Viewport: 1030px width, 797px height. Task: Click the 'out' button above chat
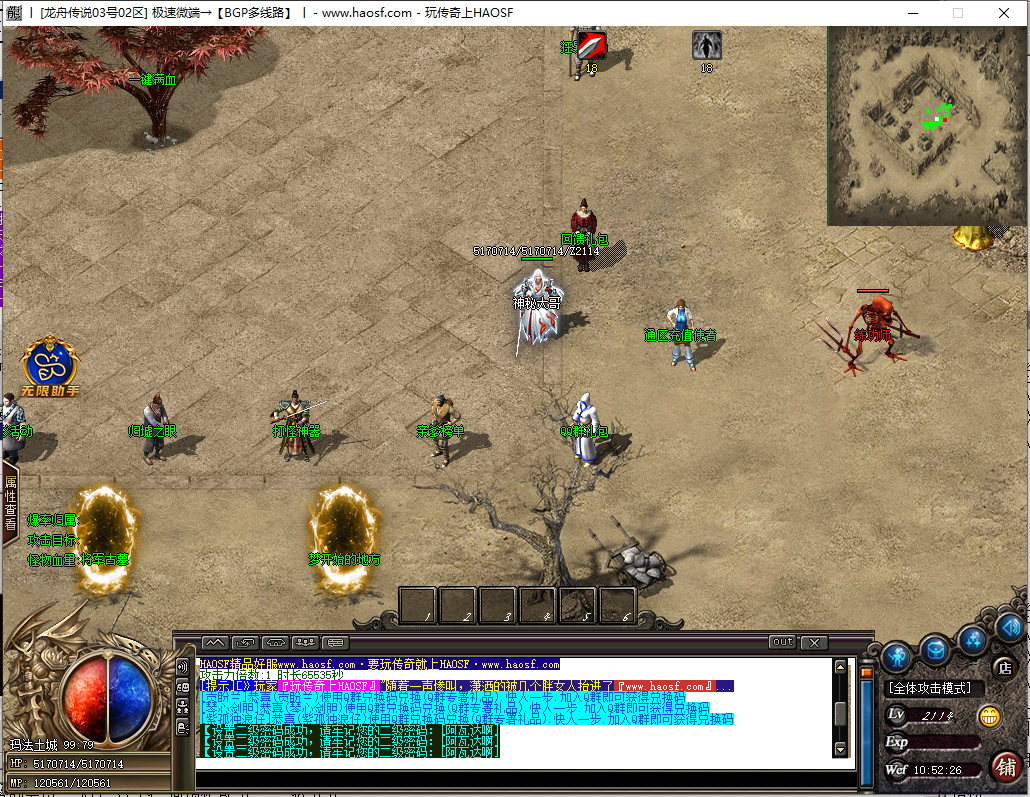782,642
